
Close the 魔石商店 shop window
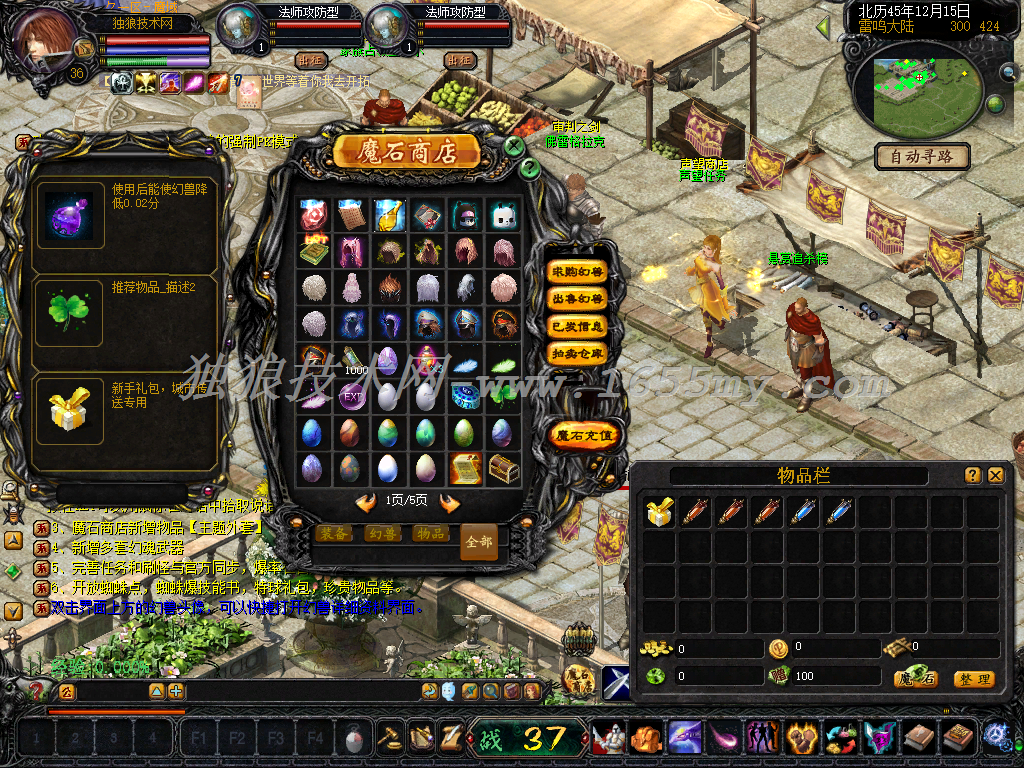coord(514,146)
